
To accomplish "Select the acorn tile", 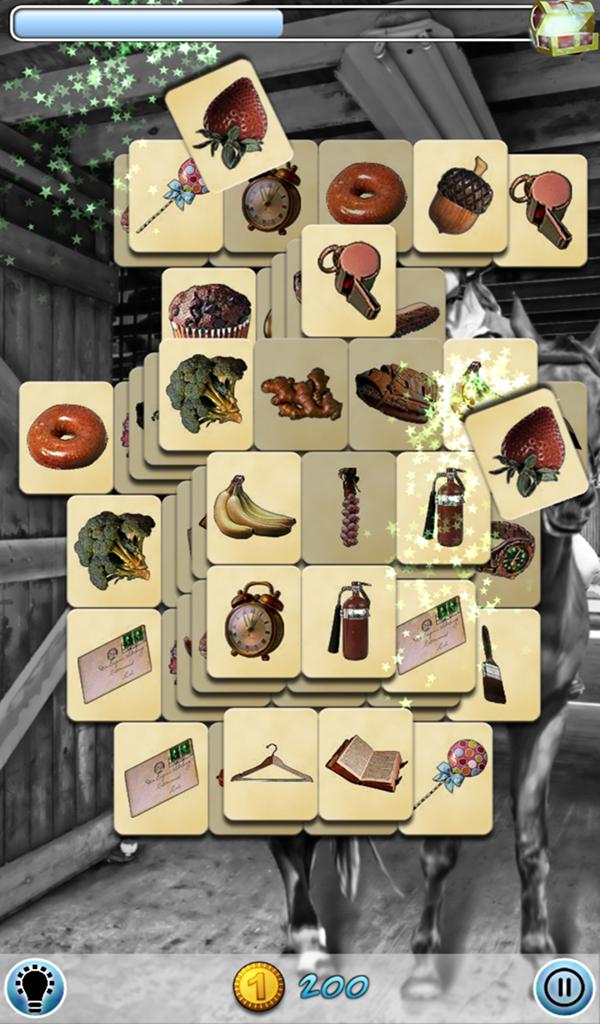I will (x=459, y=195).
